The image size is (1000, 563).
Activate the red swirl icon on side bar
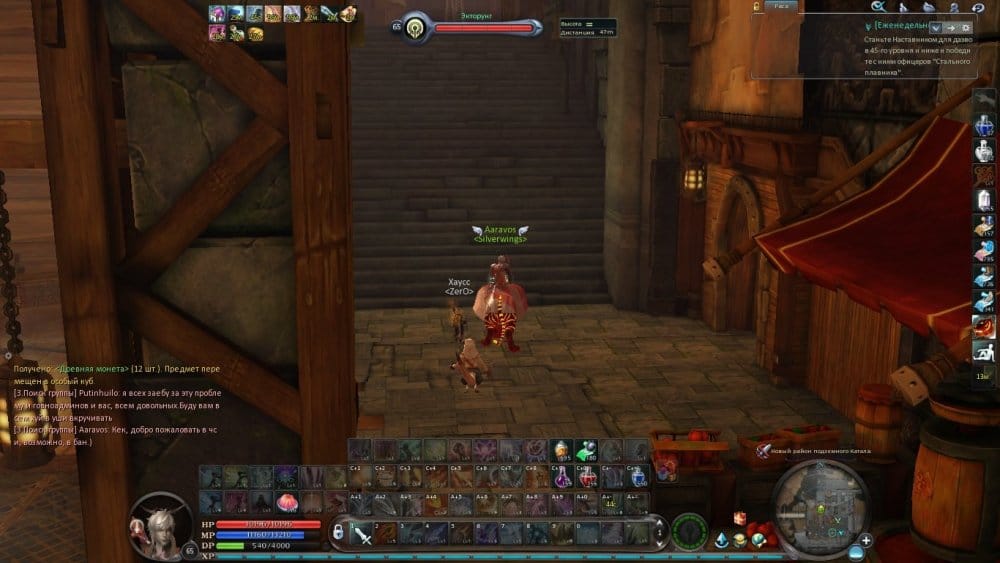(x=983, y=326)
